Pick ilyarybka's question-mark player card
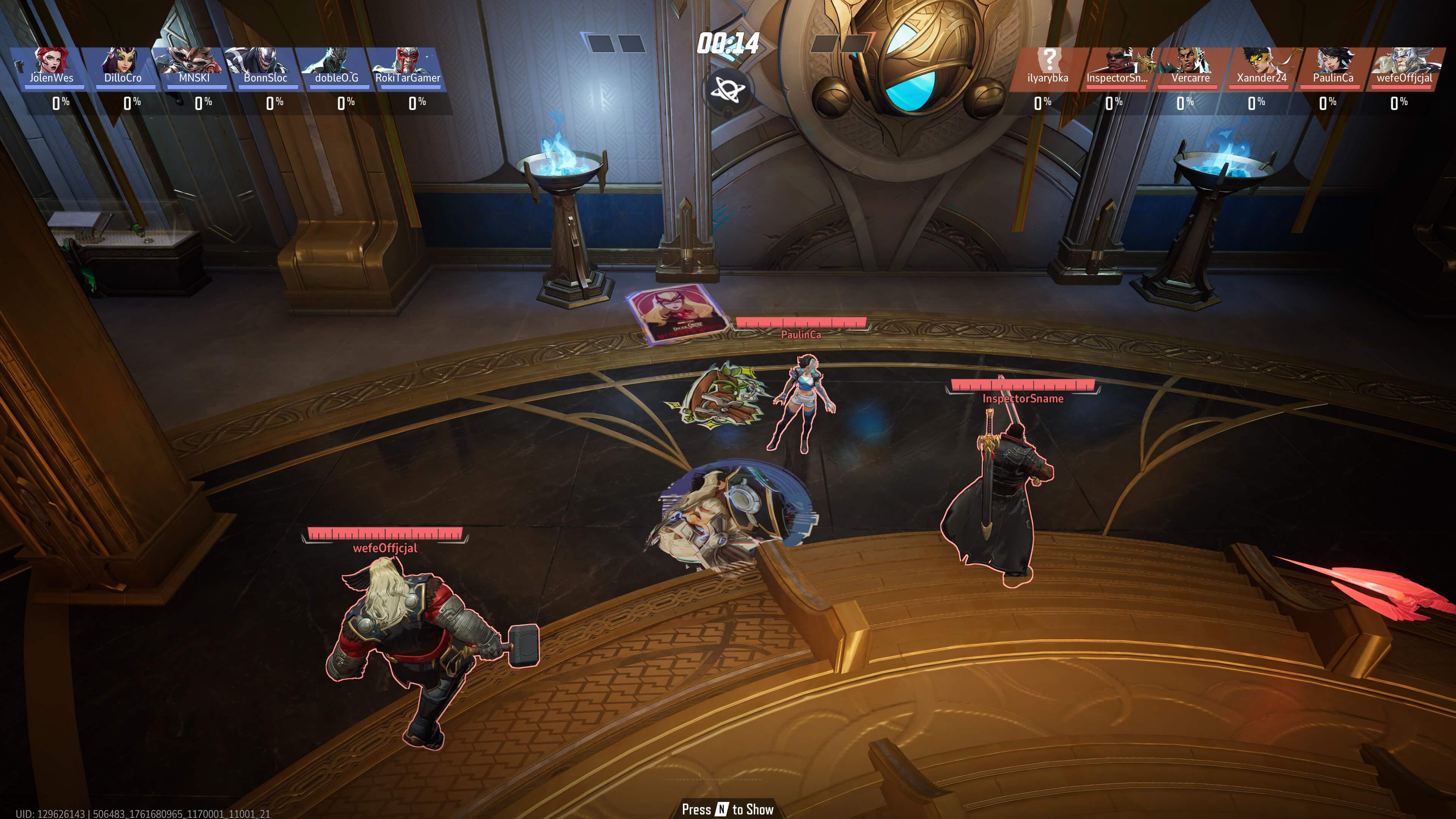1456x819 pixels. click(x=1047, y=66)
